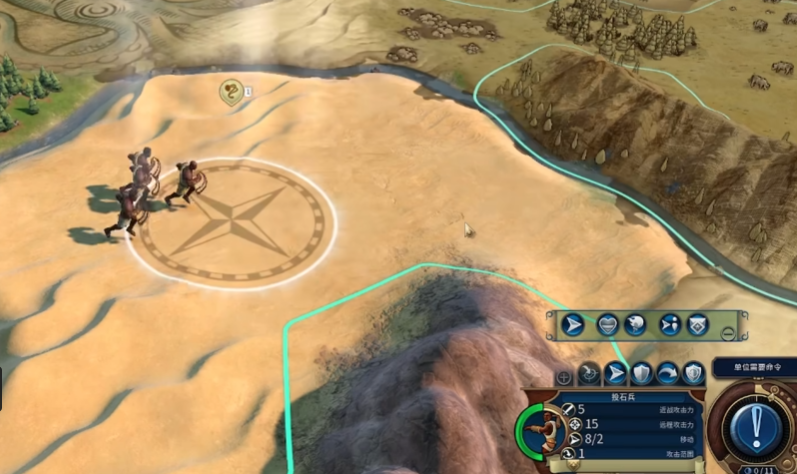The image size is (797, 474).
Task: Choose the plain shield fortify action
Action: pyautogui.click(x=641, y=374)
